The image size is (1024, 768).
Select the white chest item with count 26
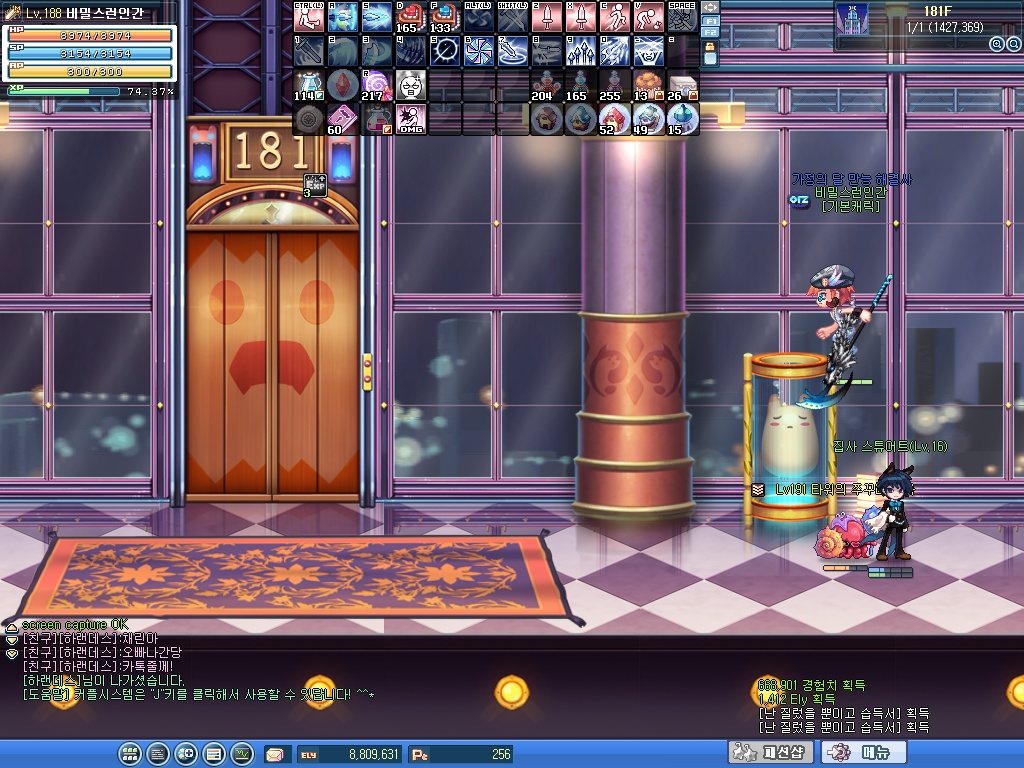pos(682,85)
